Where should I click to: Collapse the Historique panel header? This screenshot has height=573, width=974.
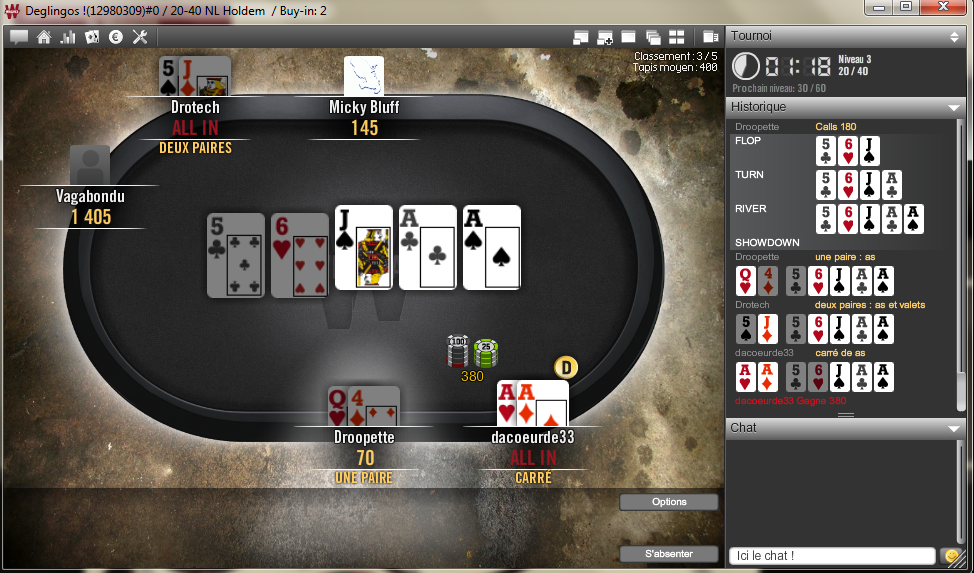click(953, 107)
